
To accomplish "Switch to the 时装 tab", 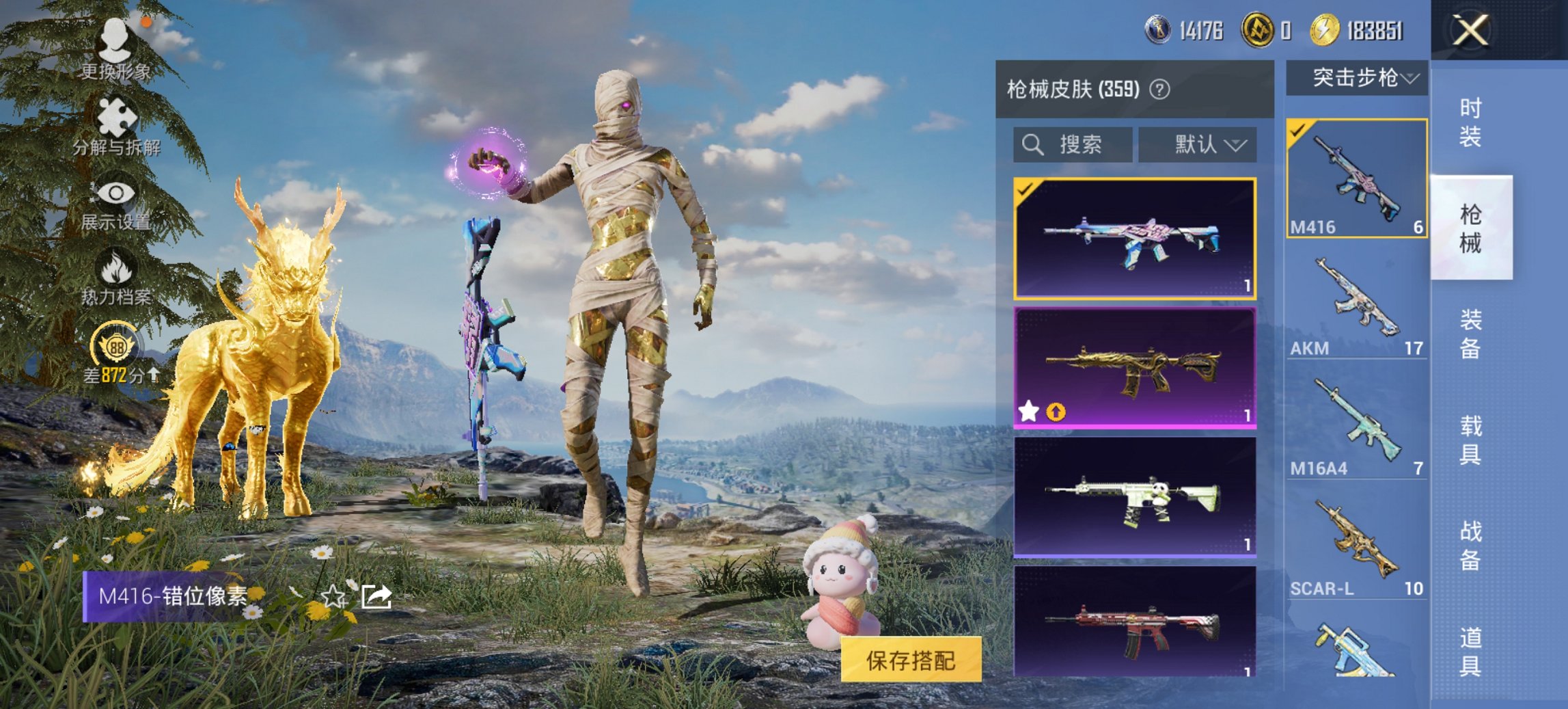I will pyautogui.click(x=1472, y=120).
